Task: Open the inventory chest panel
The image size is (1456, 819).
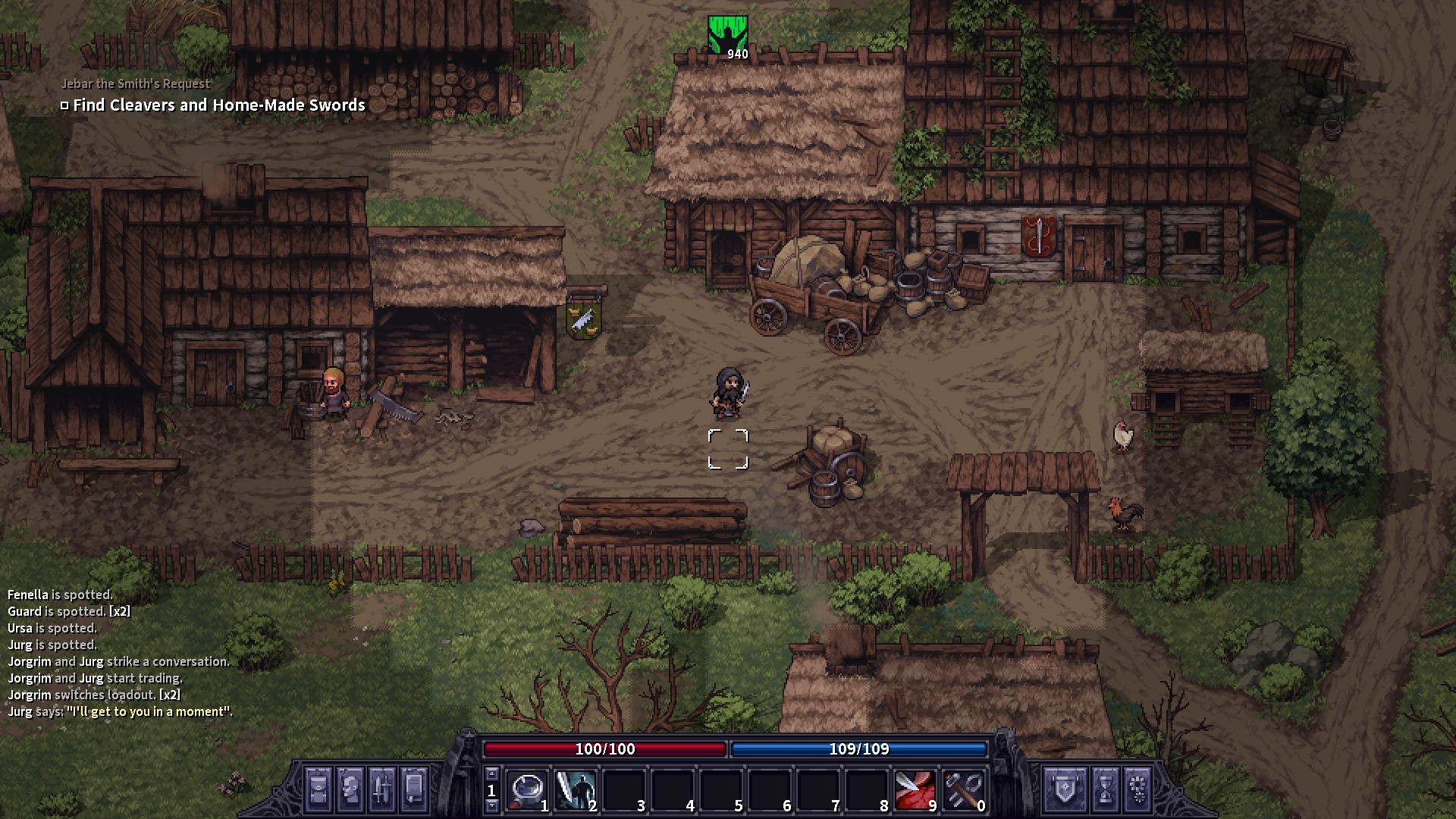Action: [x=318, y=789]
